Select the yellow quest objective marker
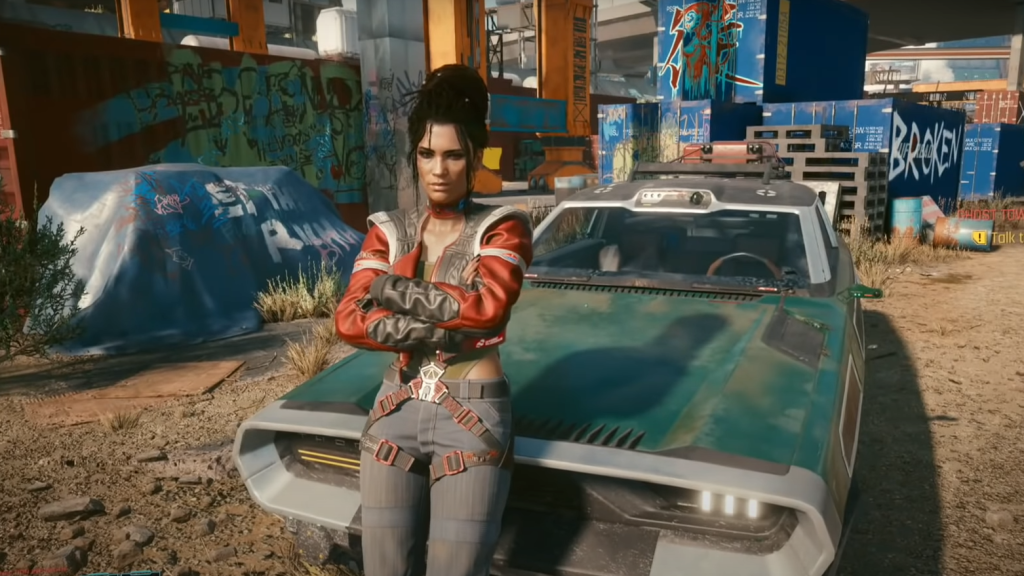This screenshot has width=1024, height=576. coord(979,237)
